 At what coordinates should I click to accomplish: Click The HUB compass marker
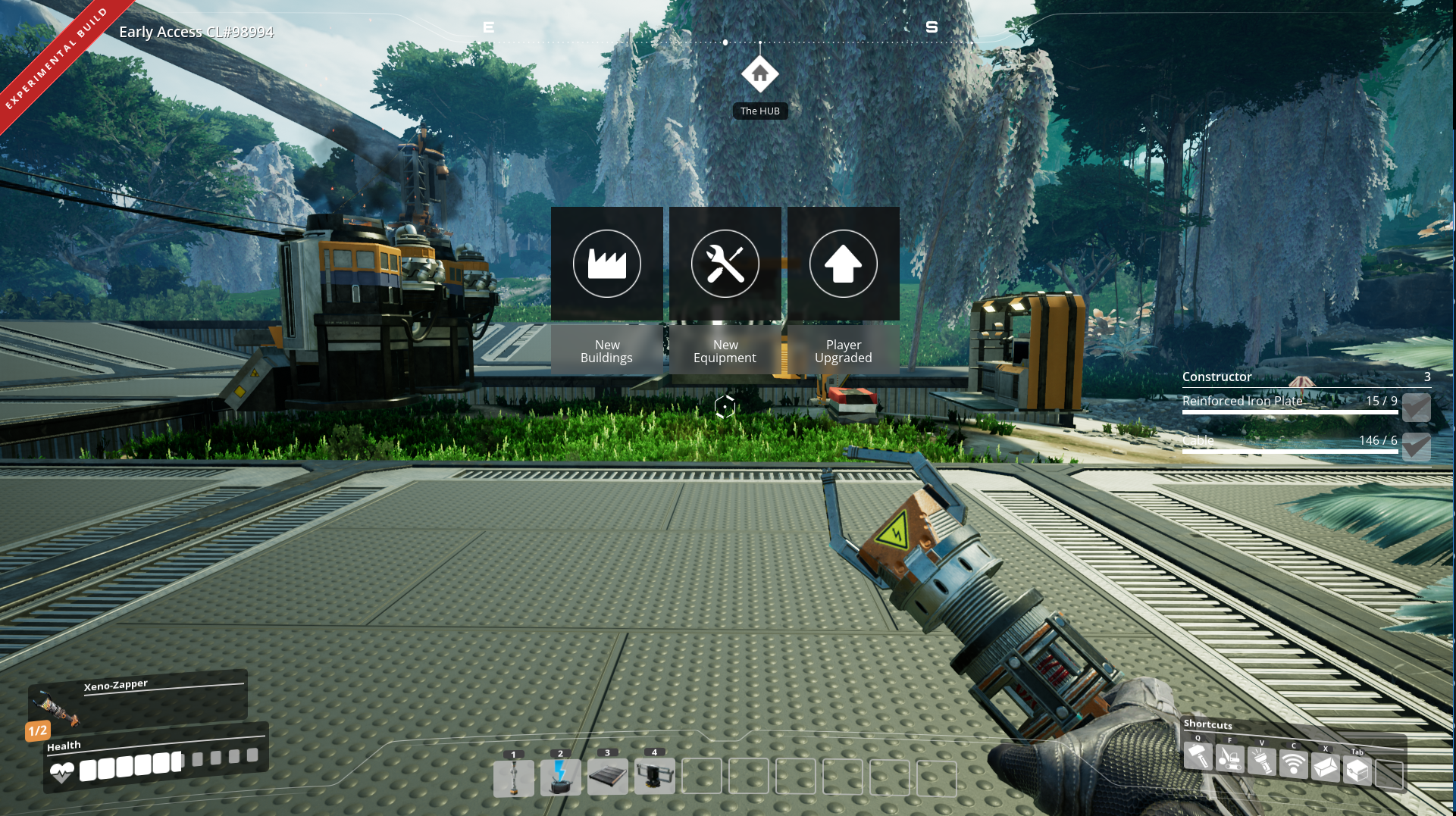tap(759, 74)
